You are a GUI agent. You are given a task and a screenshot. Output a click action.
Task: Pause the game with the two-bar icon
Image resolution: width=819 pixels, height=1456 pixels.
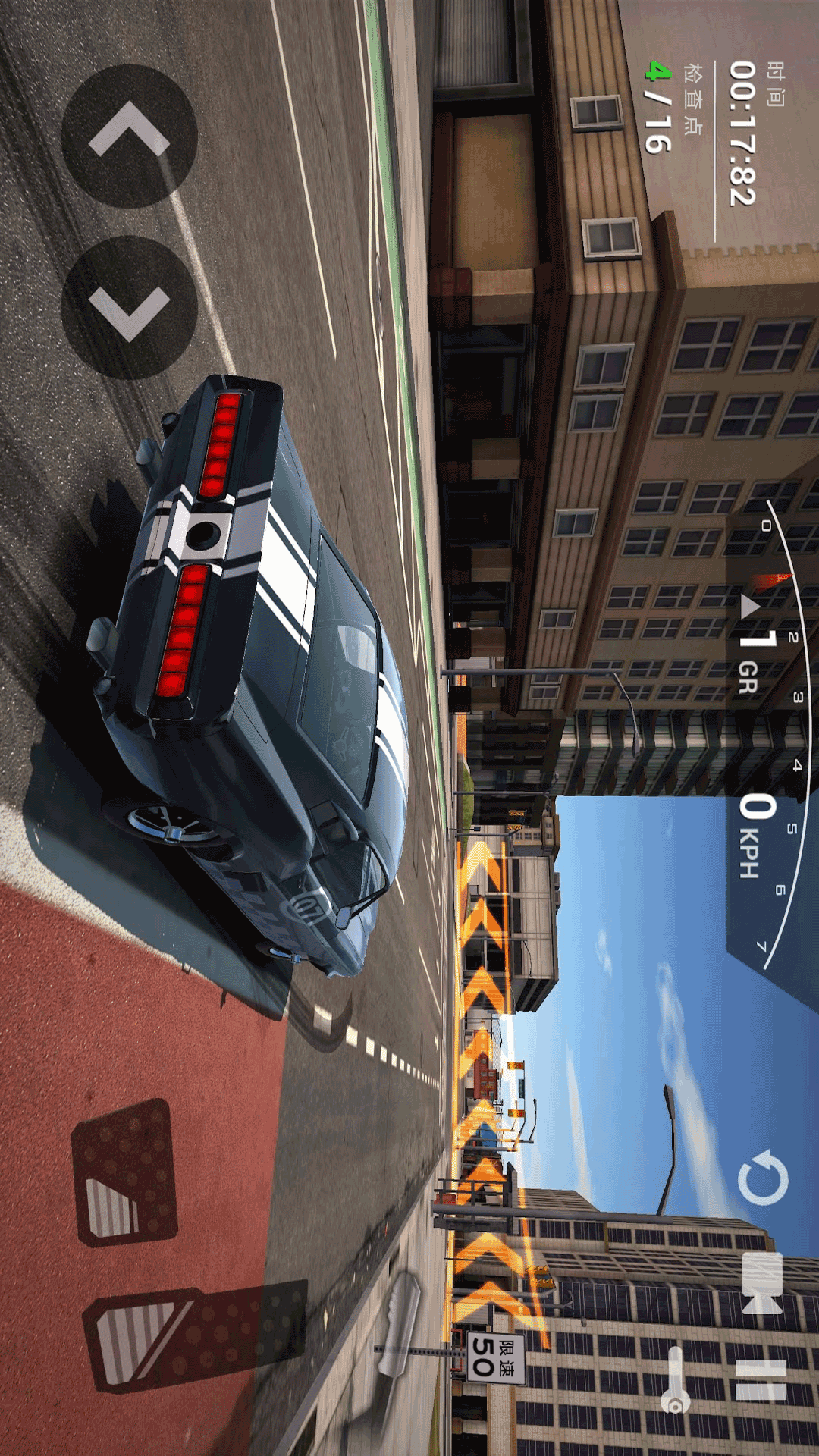761,1380
